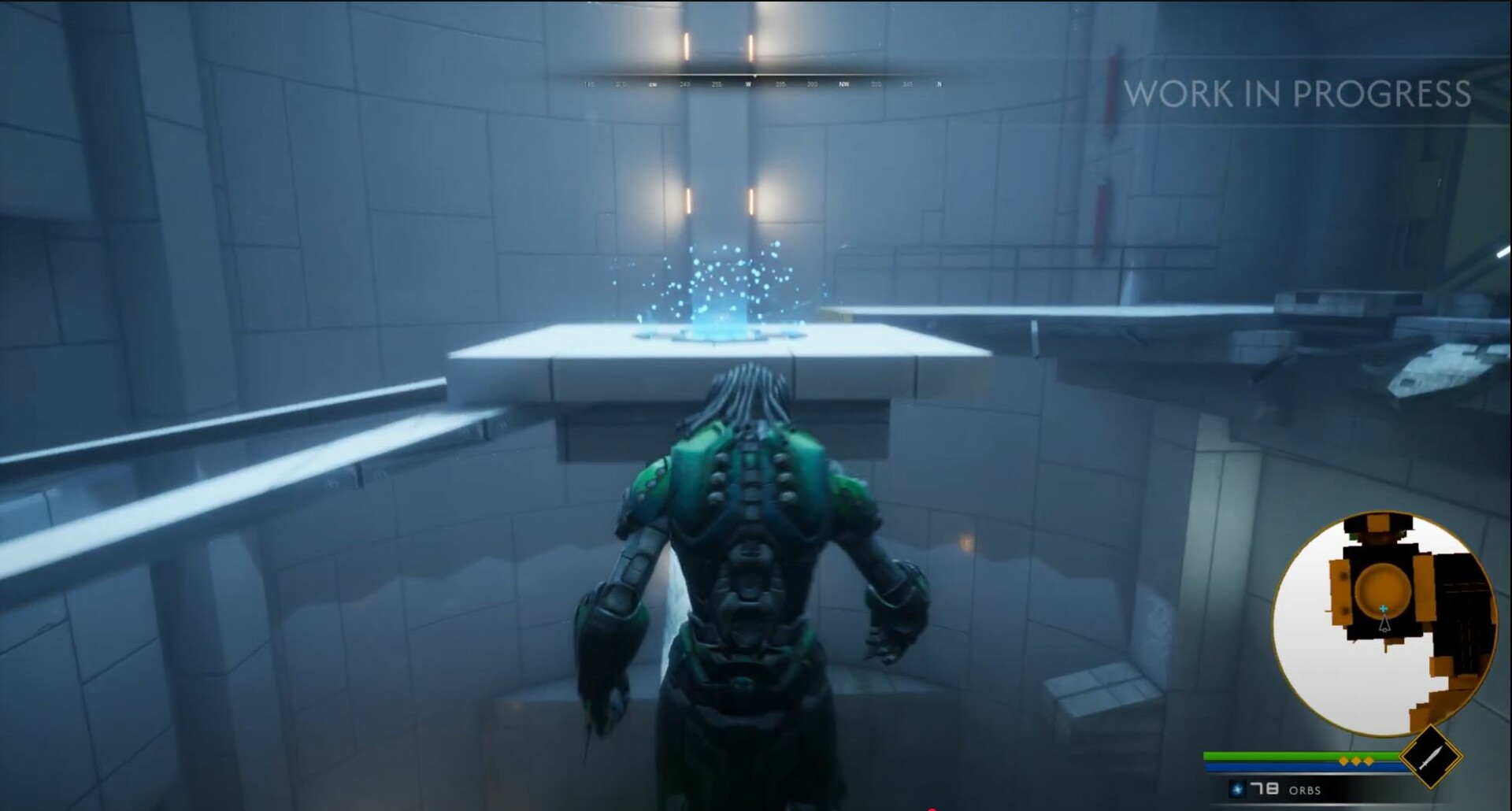The width and height of the screenshot is (1512, 811).
Task: Select the dagger weapon icon in the diamond frame
Action: click(1431, 757)
